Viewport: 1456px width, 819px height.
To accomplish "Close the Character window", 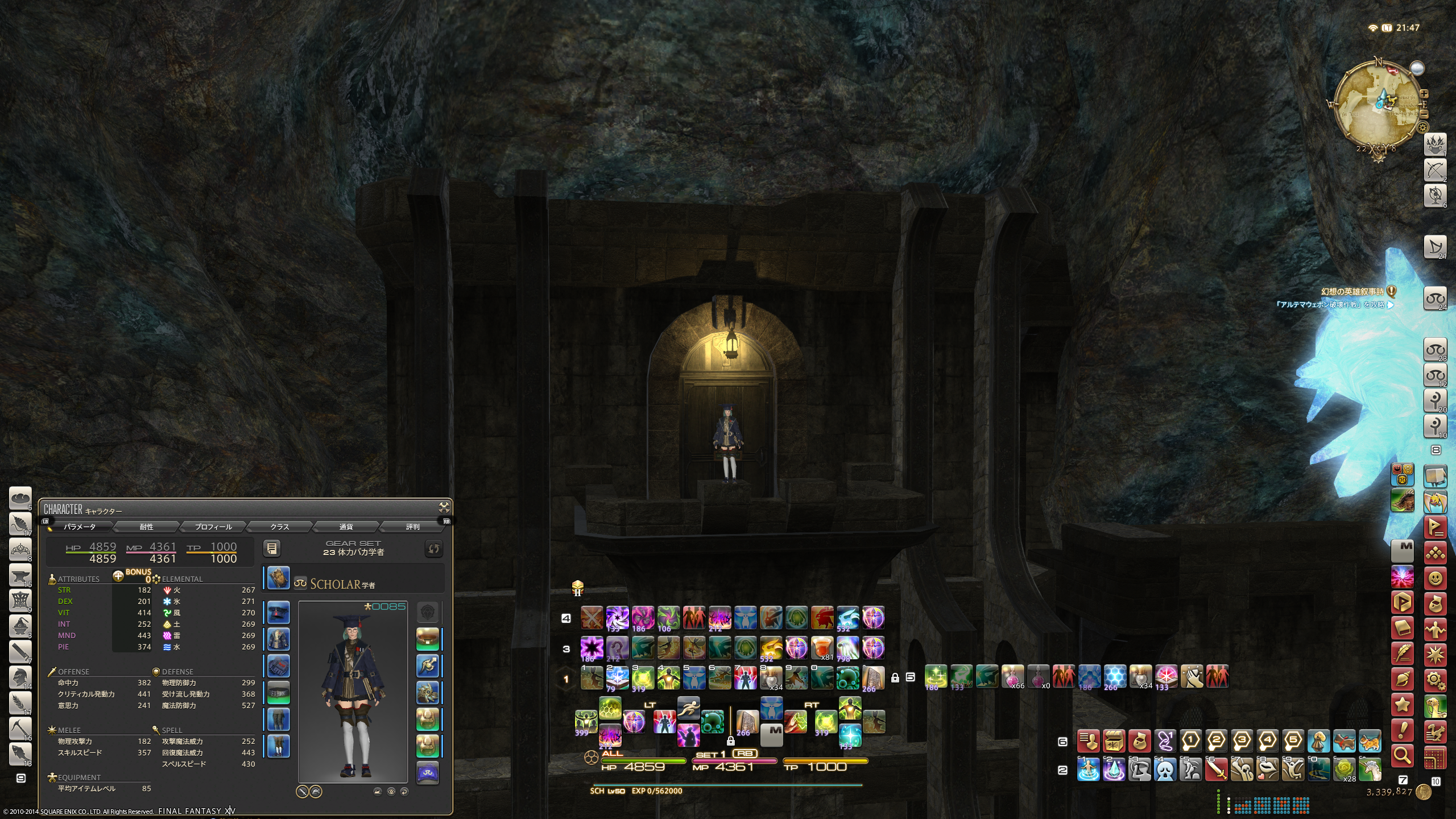I will tap(444, 507).
